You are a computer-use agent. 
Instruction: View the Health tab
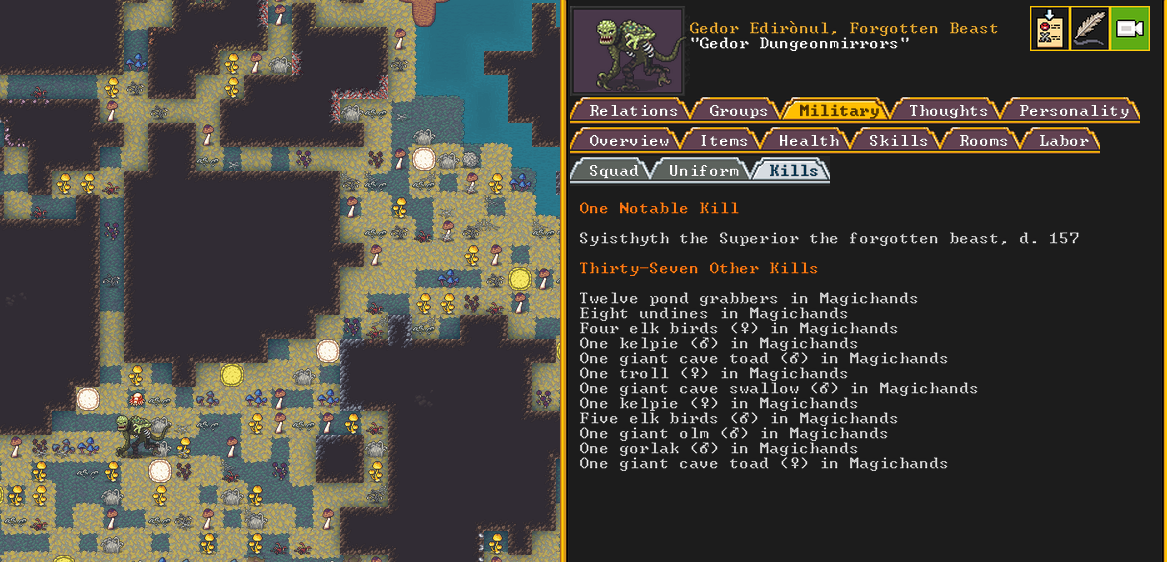[x=808, y=141]
